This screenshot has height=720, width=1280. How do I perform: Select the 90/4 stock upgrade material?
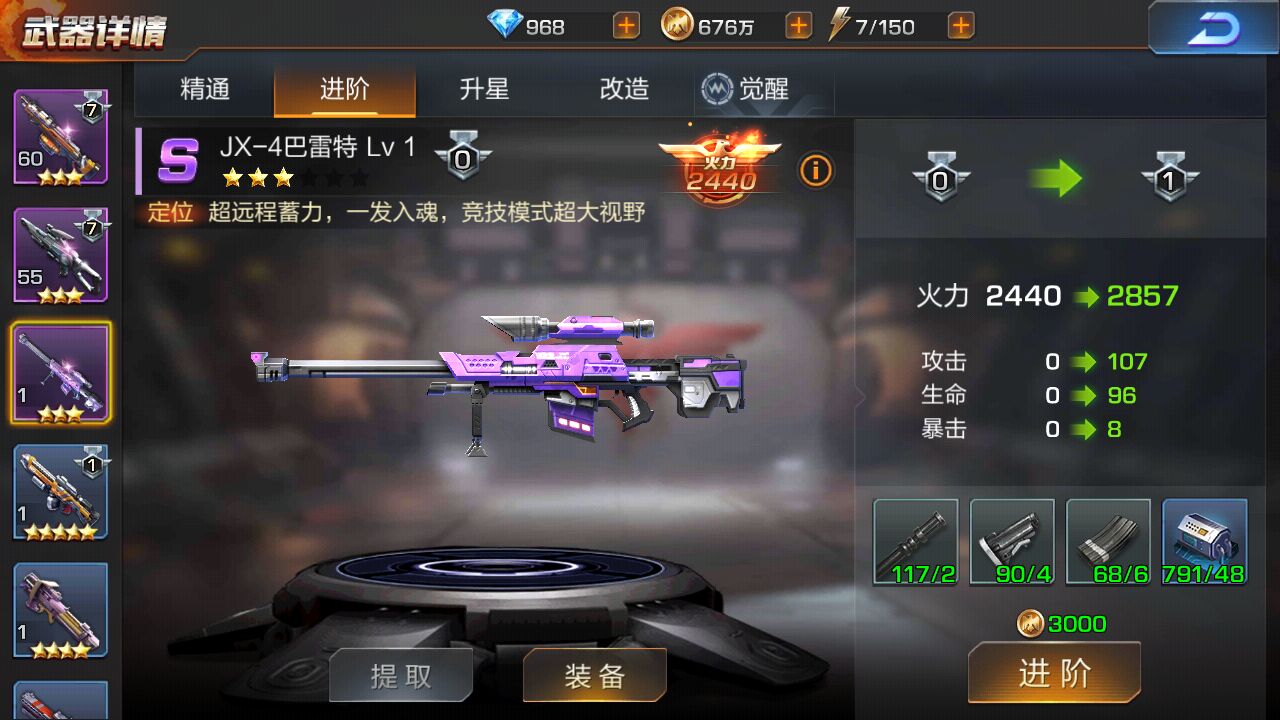(1011, 541)
